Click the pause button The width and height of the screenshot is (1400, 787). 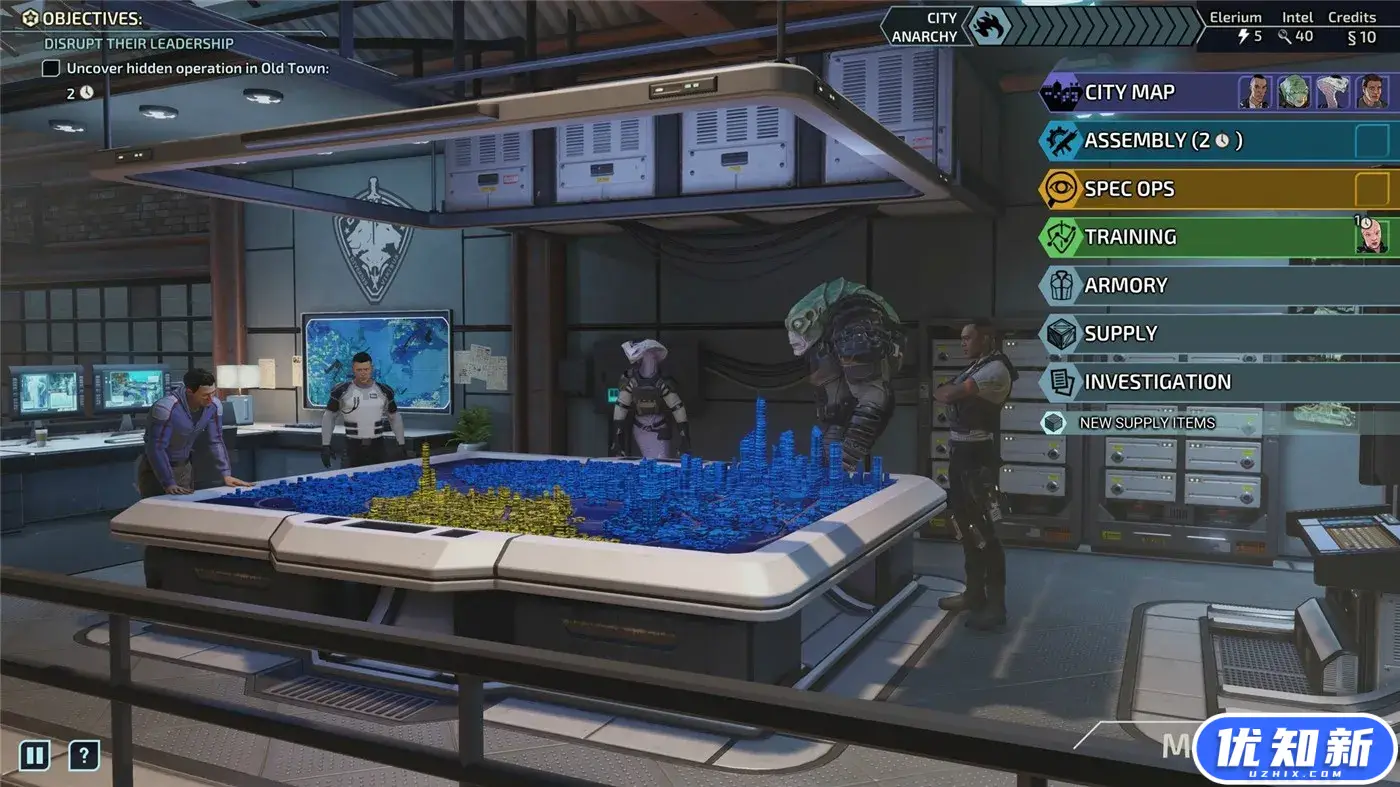[x=34, y=755]
